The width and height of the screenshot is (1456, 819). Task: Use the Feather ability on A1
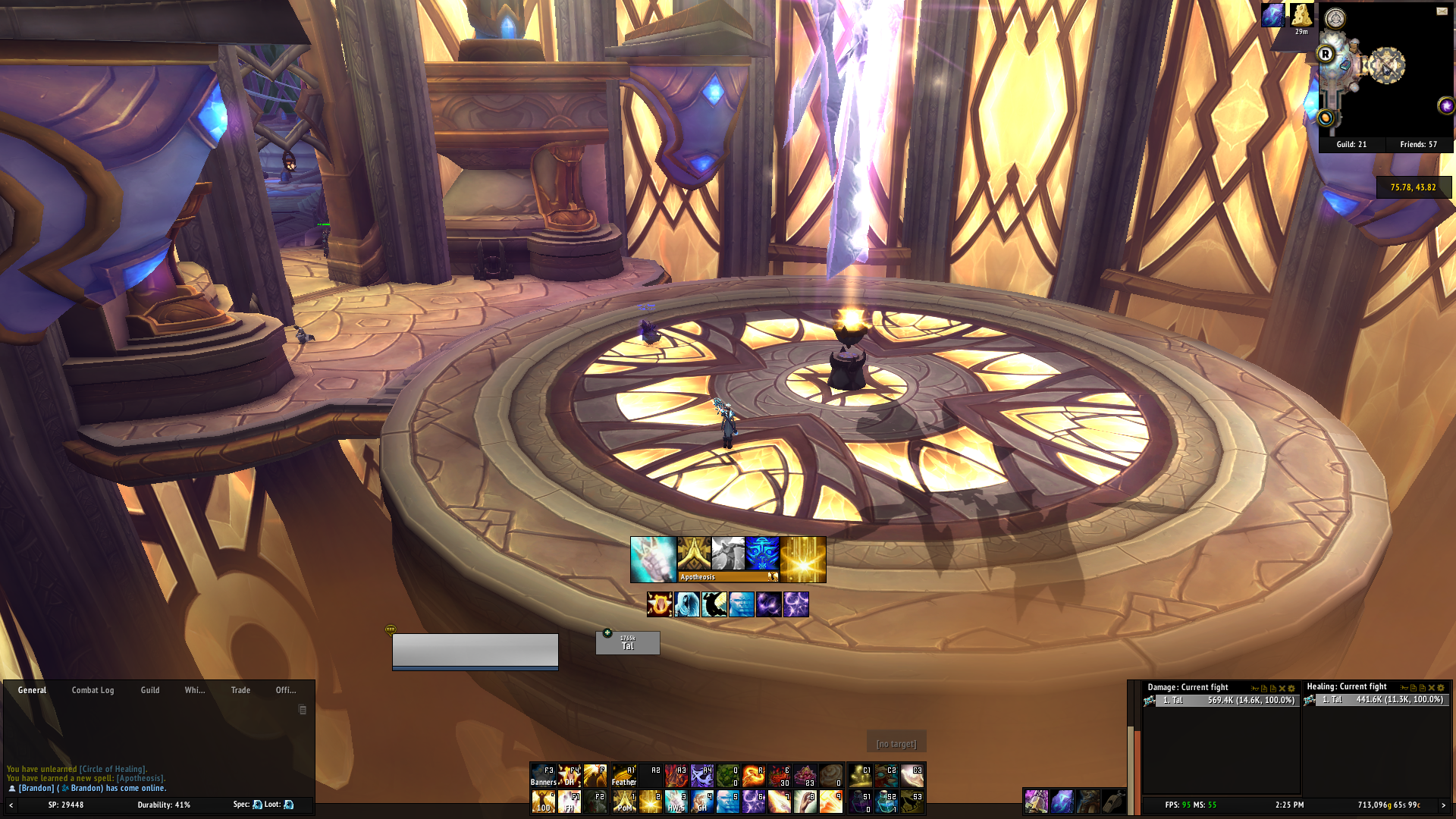coord(624,776)
